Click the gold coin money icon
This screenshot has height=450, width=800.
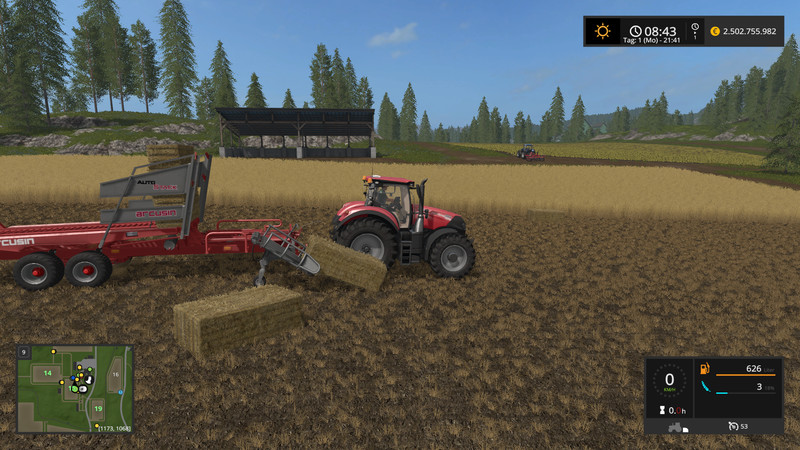pos(715,32)
